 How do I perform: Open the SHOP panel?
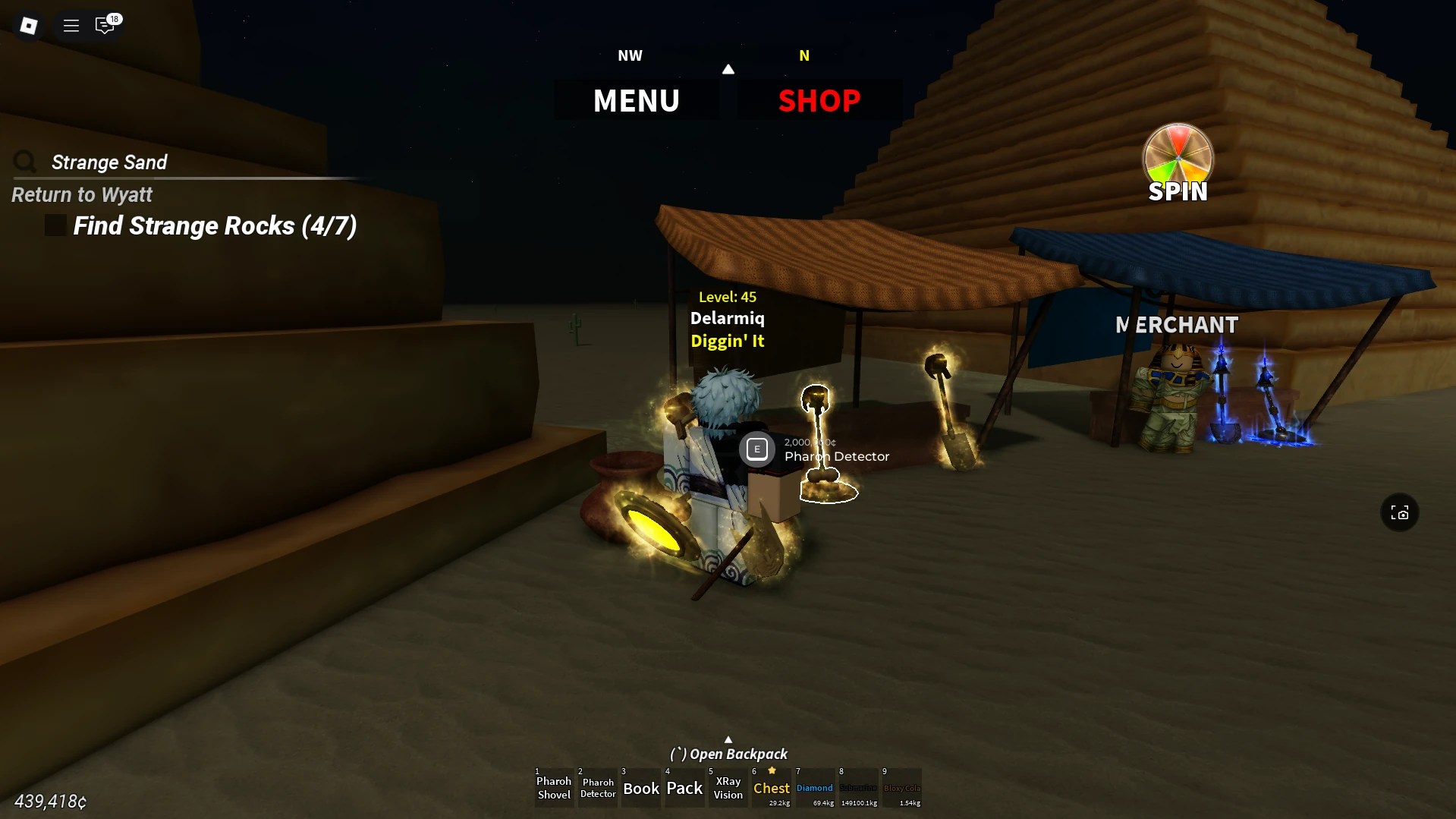coord(819,99)
